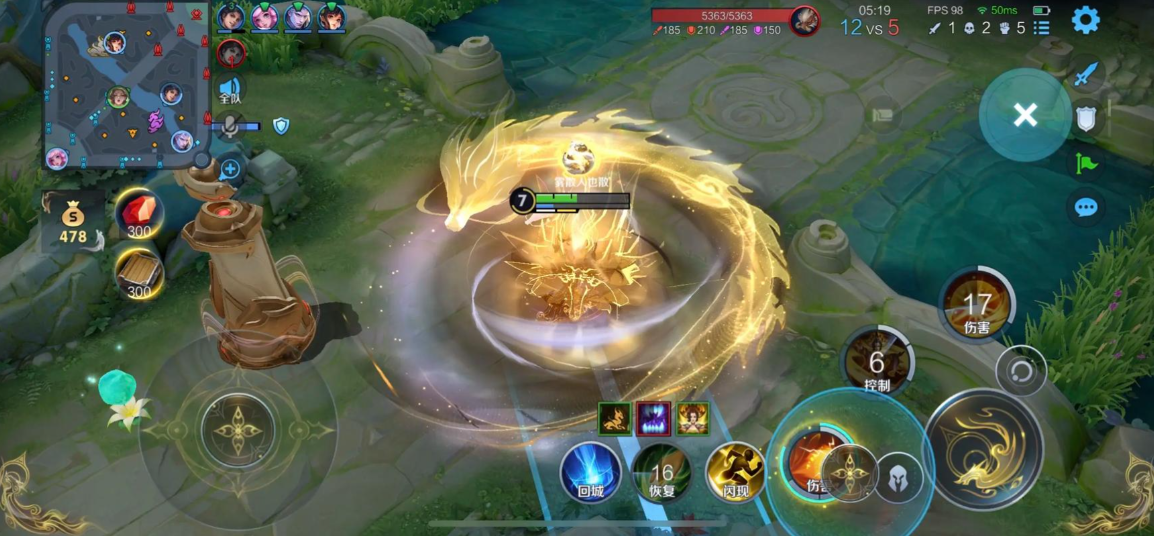The width and height of the screenshot is (1154, 536).
Task: Cast the 控制 control skill
Action: tap(877, 362)
